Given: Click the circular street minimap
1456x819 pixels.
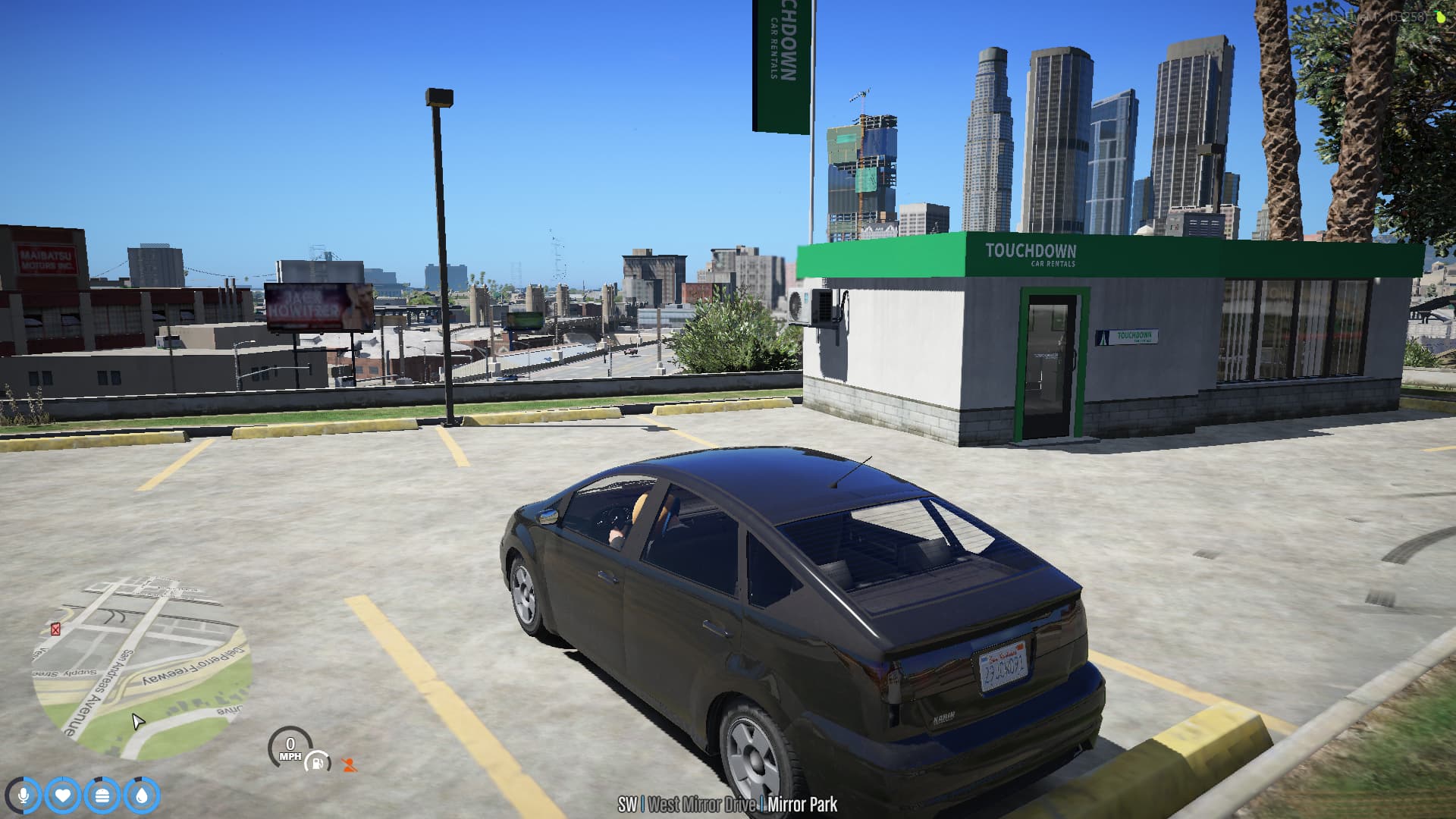Looking at the screenshot, I should click(x=141, y=667).
